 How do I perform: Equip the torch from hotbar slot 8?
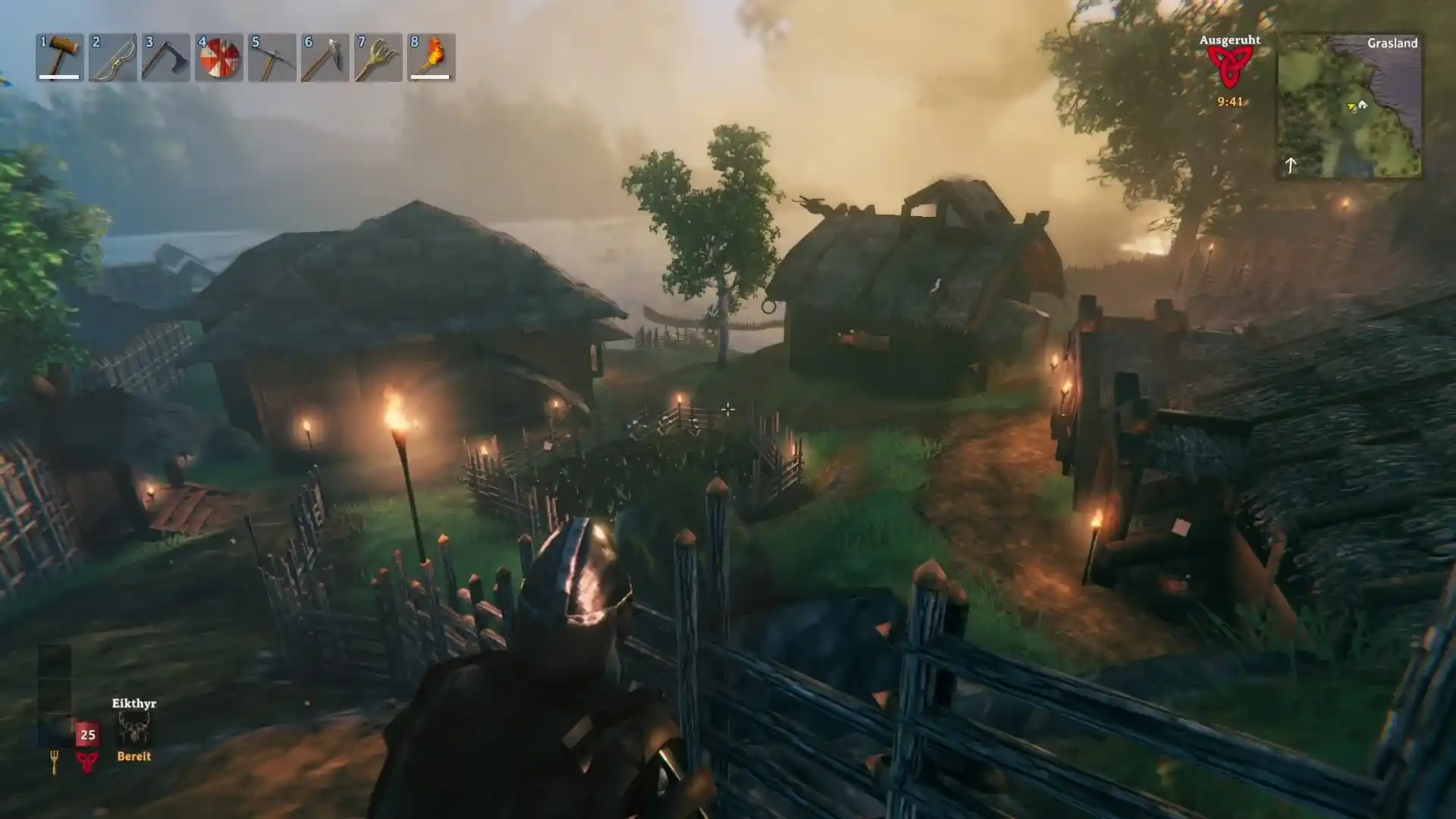pyautogui.click(x=429, y=57)
